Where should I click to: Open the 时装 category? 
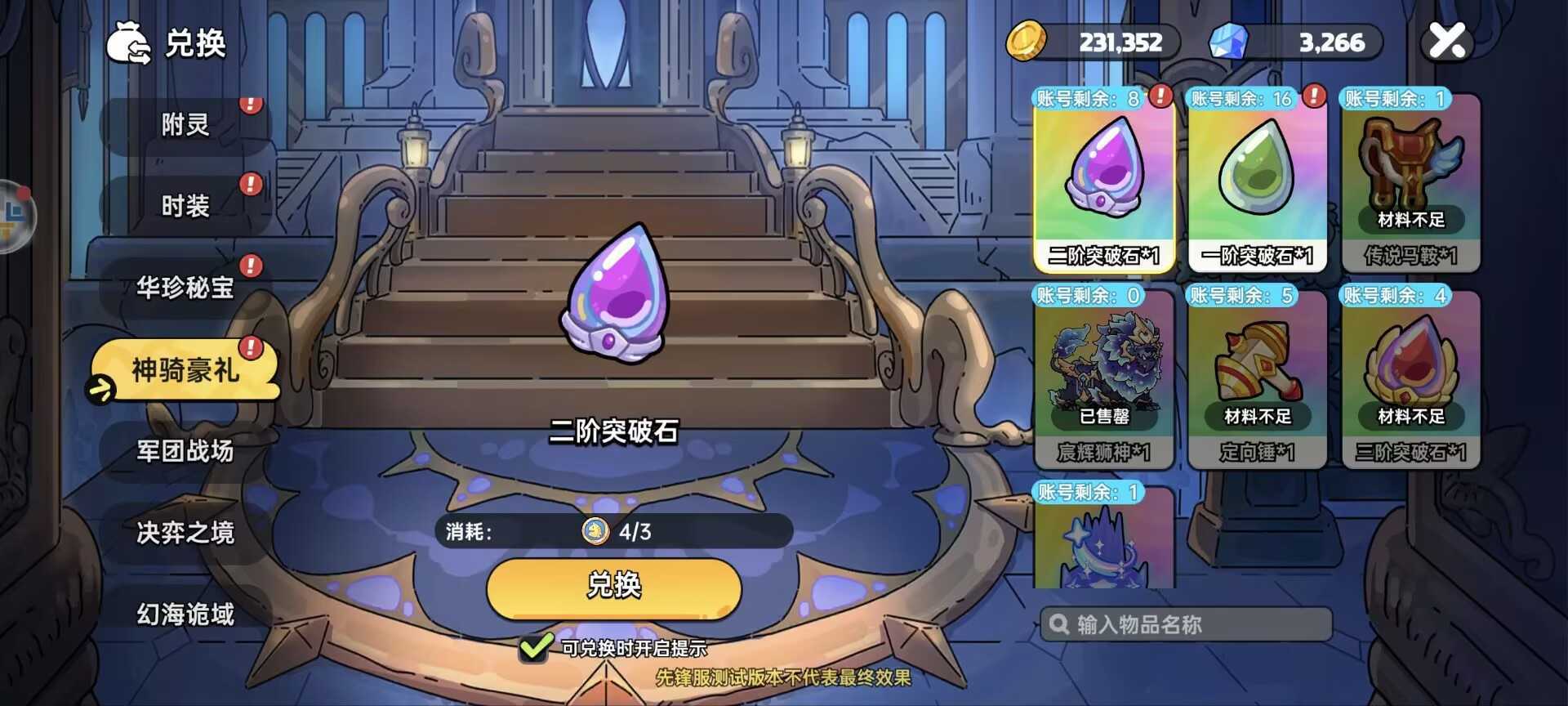pyautogui.click(x=186, y=206)
